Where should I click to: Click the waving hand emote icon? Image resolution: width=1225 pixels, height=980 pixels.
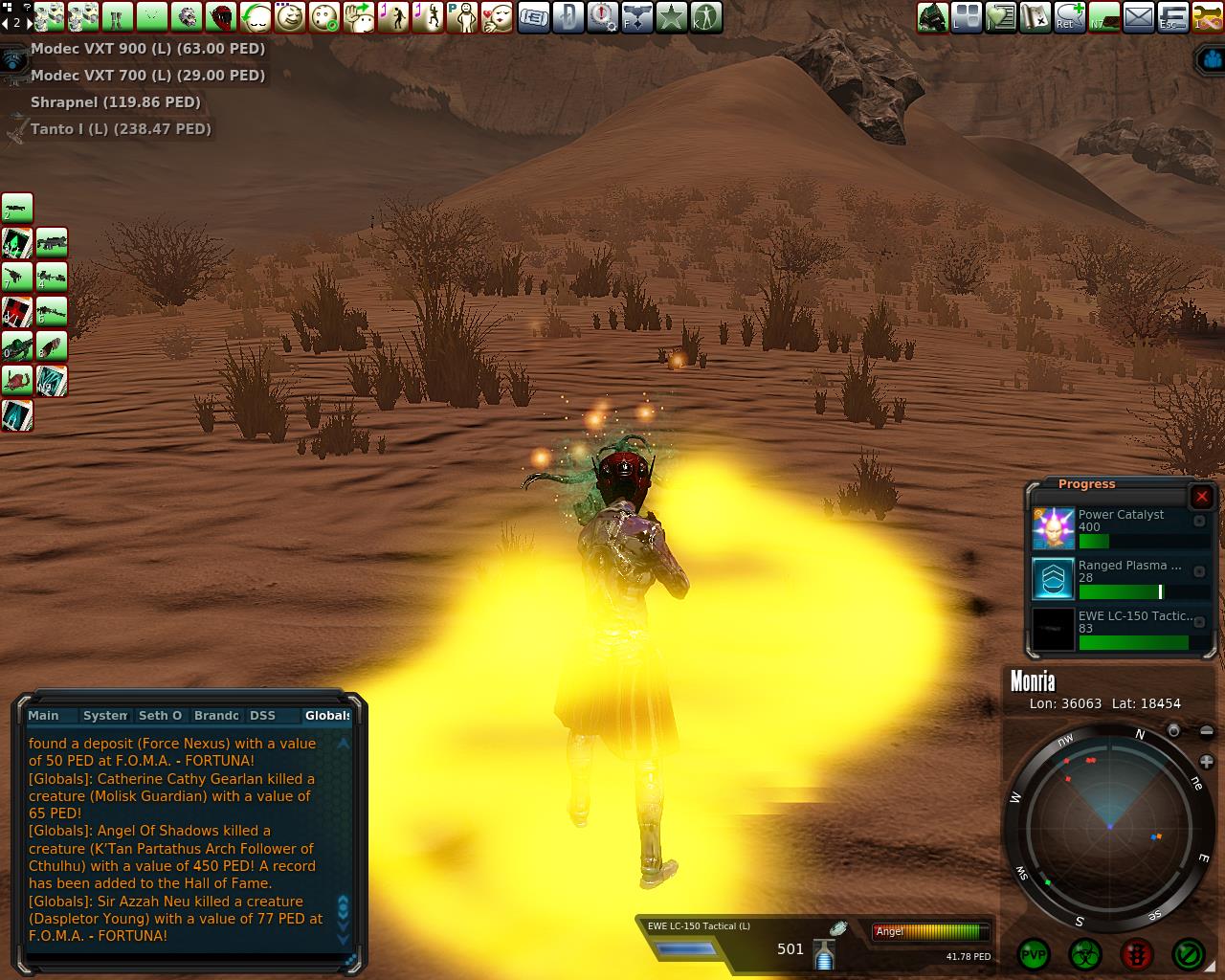click(x=360, y=17)
